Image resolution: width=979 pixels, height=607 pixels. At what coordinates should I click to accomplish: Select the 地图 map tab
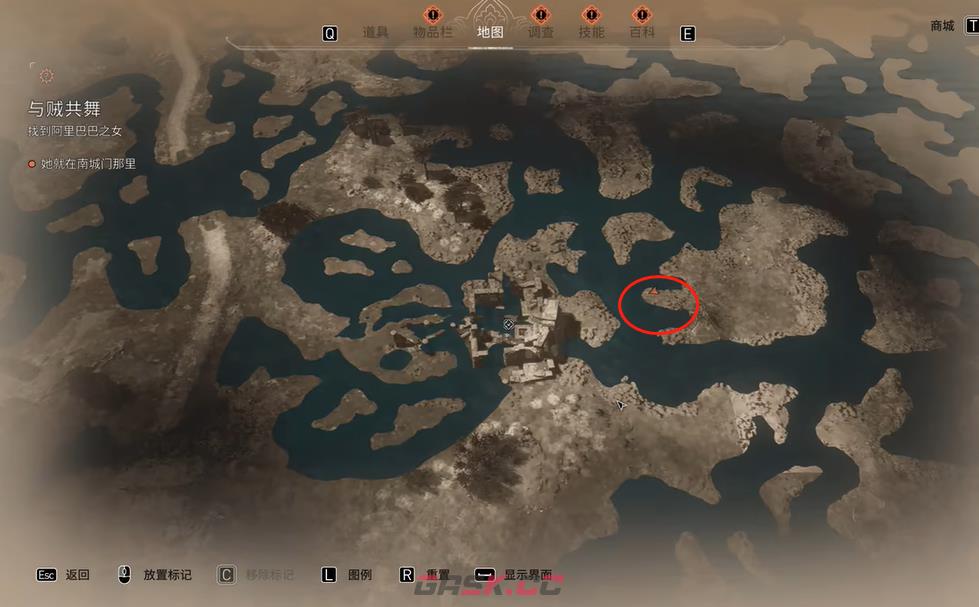click(490, 33)
